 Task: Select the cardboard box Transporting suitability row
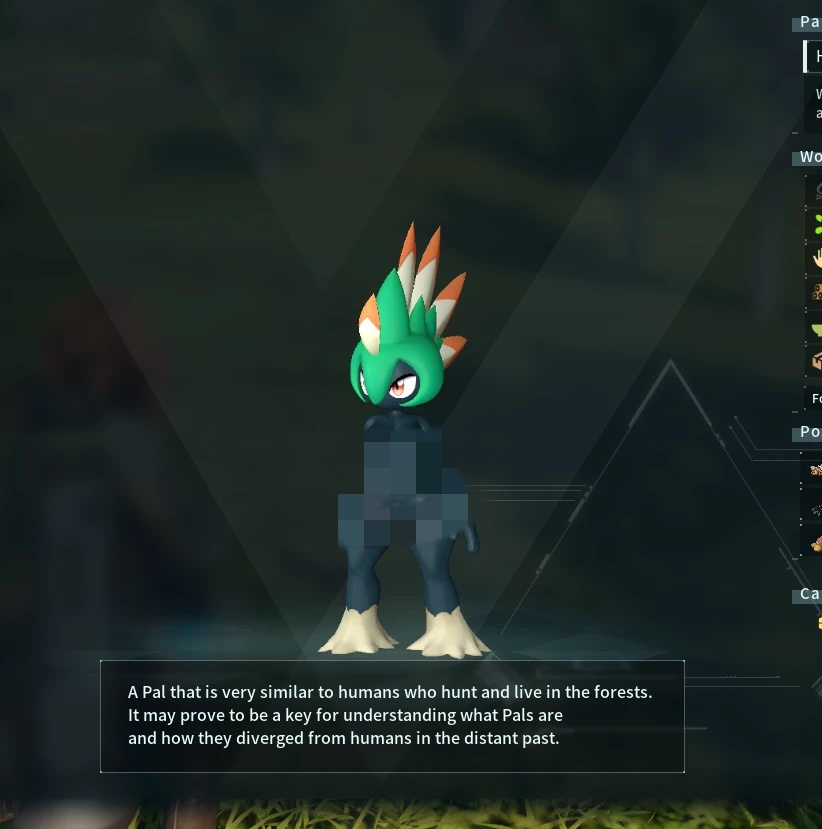(817, 362)
